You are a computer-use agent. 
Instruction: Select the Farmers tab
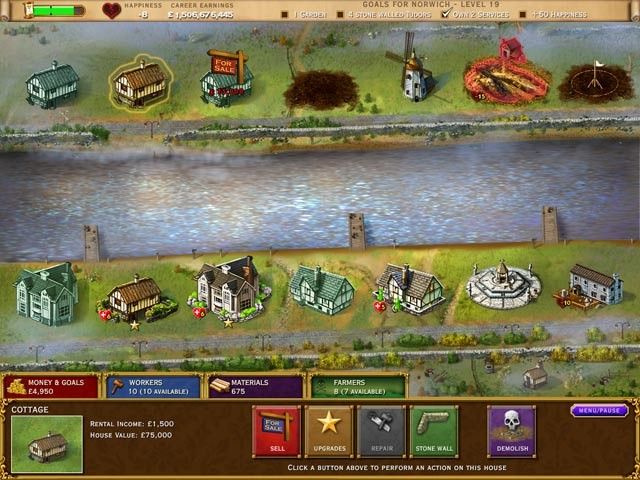(357, 386)
